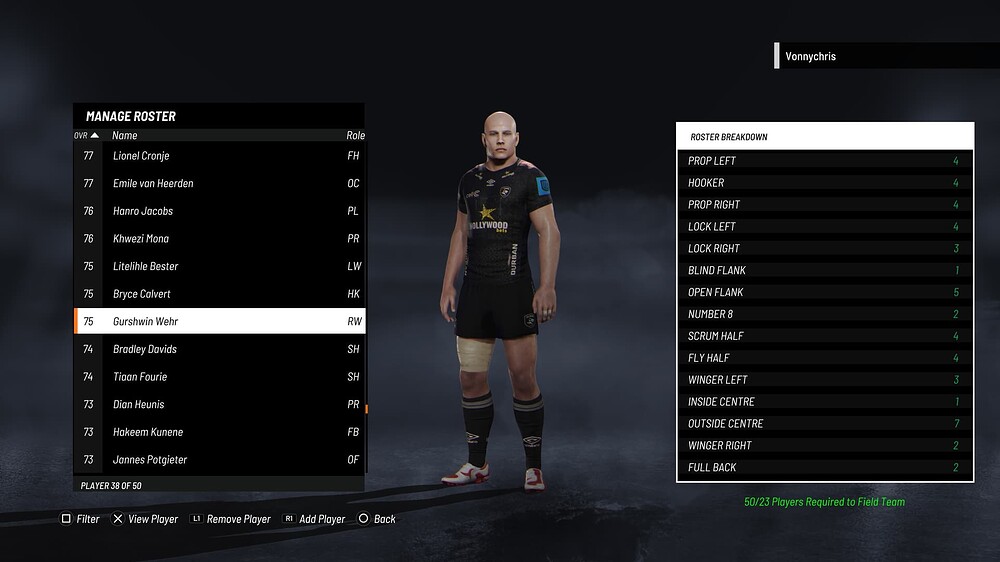The width and height of the screenshot is (1000, 562).
Task: Select Bradley Davids in the list
Action: coord(218,349)
